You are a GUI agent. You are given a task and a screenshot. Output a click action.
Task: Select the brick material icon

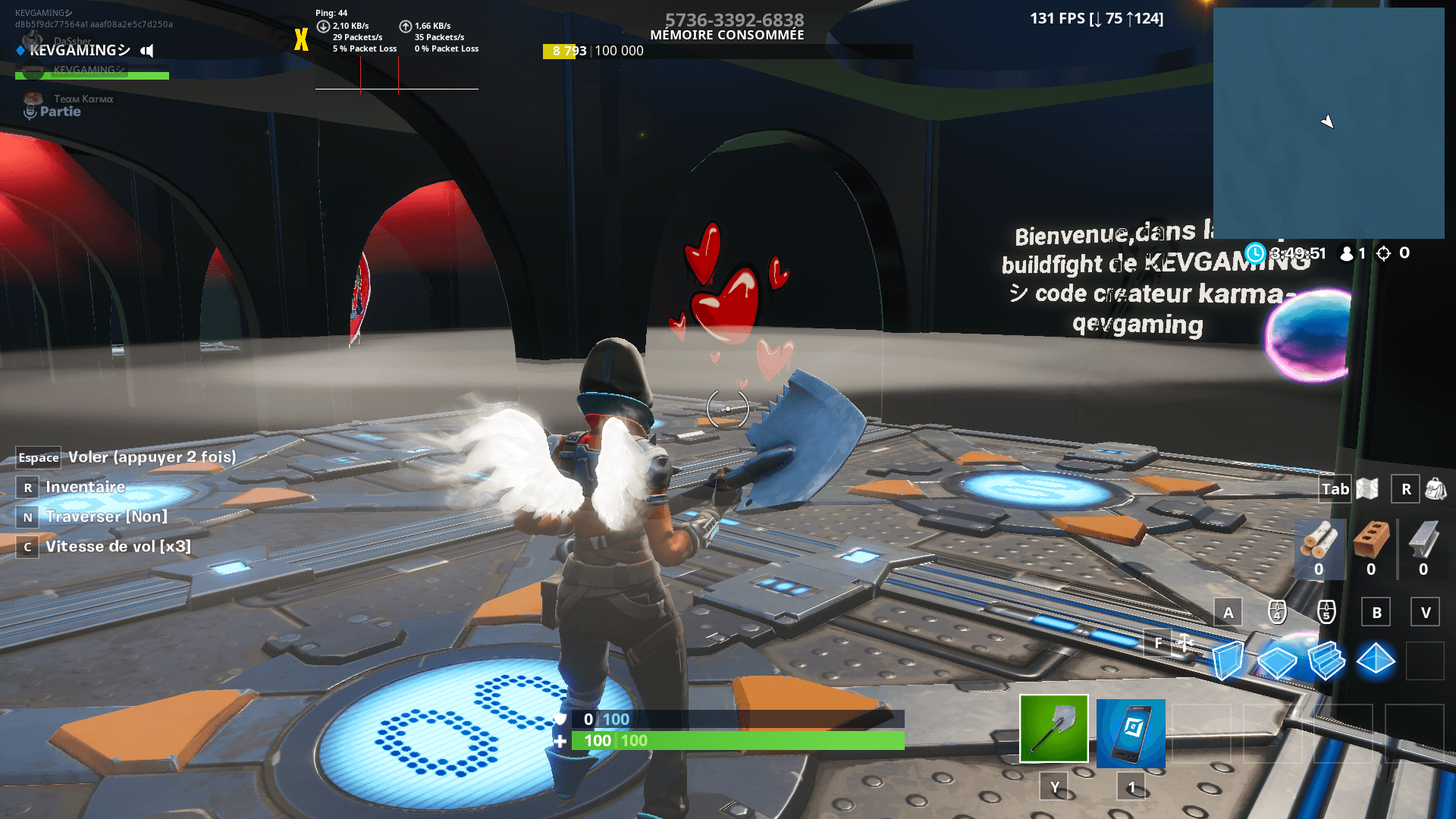tap(1370, 538)
